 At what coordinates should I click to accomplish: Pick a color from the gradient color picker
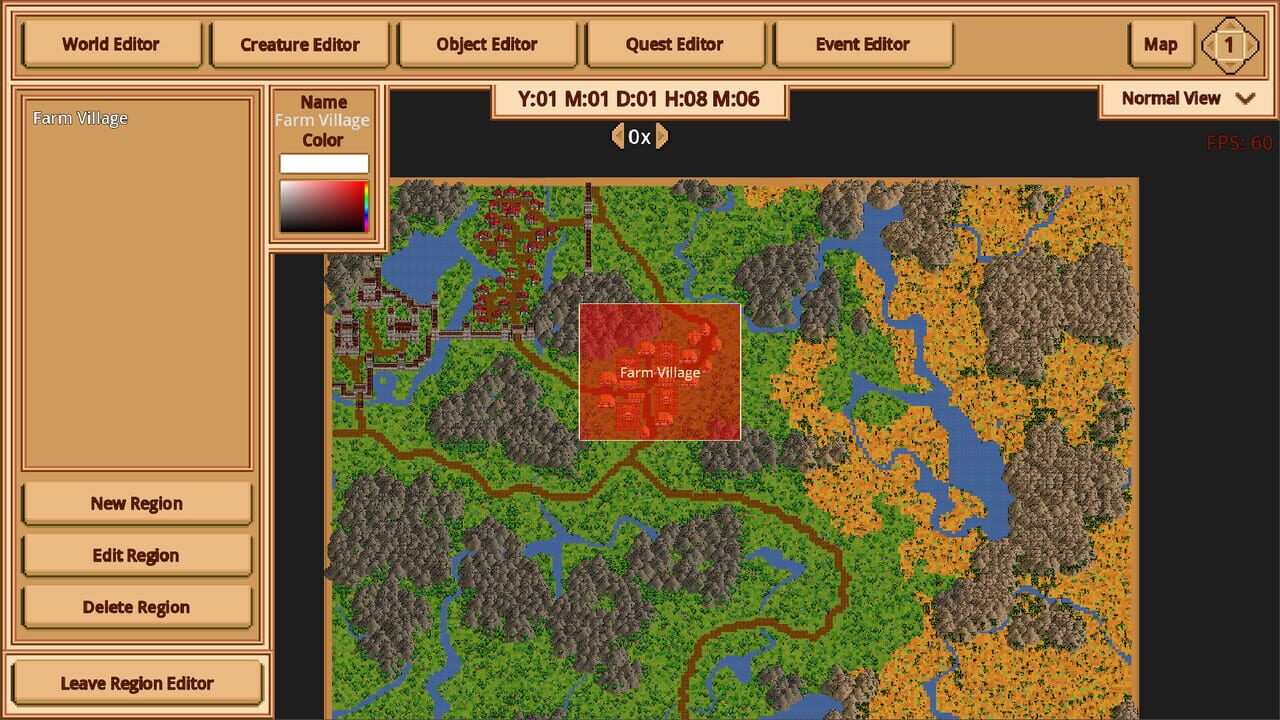322,207
